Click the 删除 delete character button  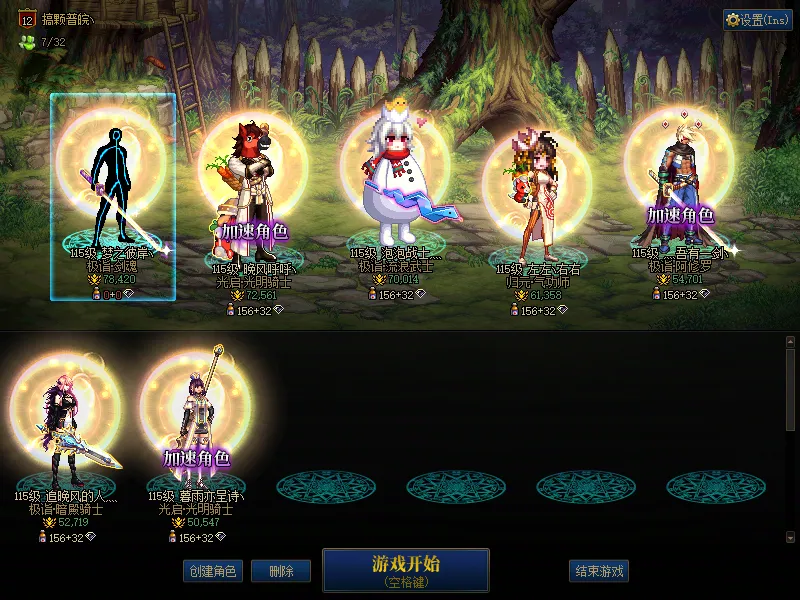pyautogui.click(x=281, y=571)
